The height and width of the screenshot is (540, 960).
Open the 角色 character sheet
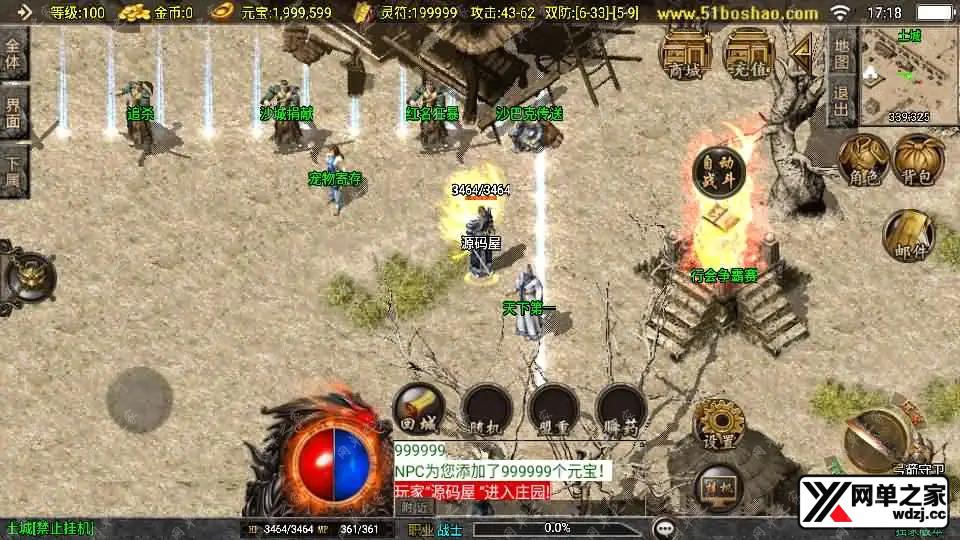click(862, 160)
